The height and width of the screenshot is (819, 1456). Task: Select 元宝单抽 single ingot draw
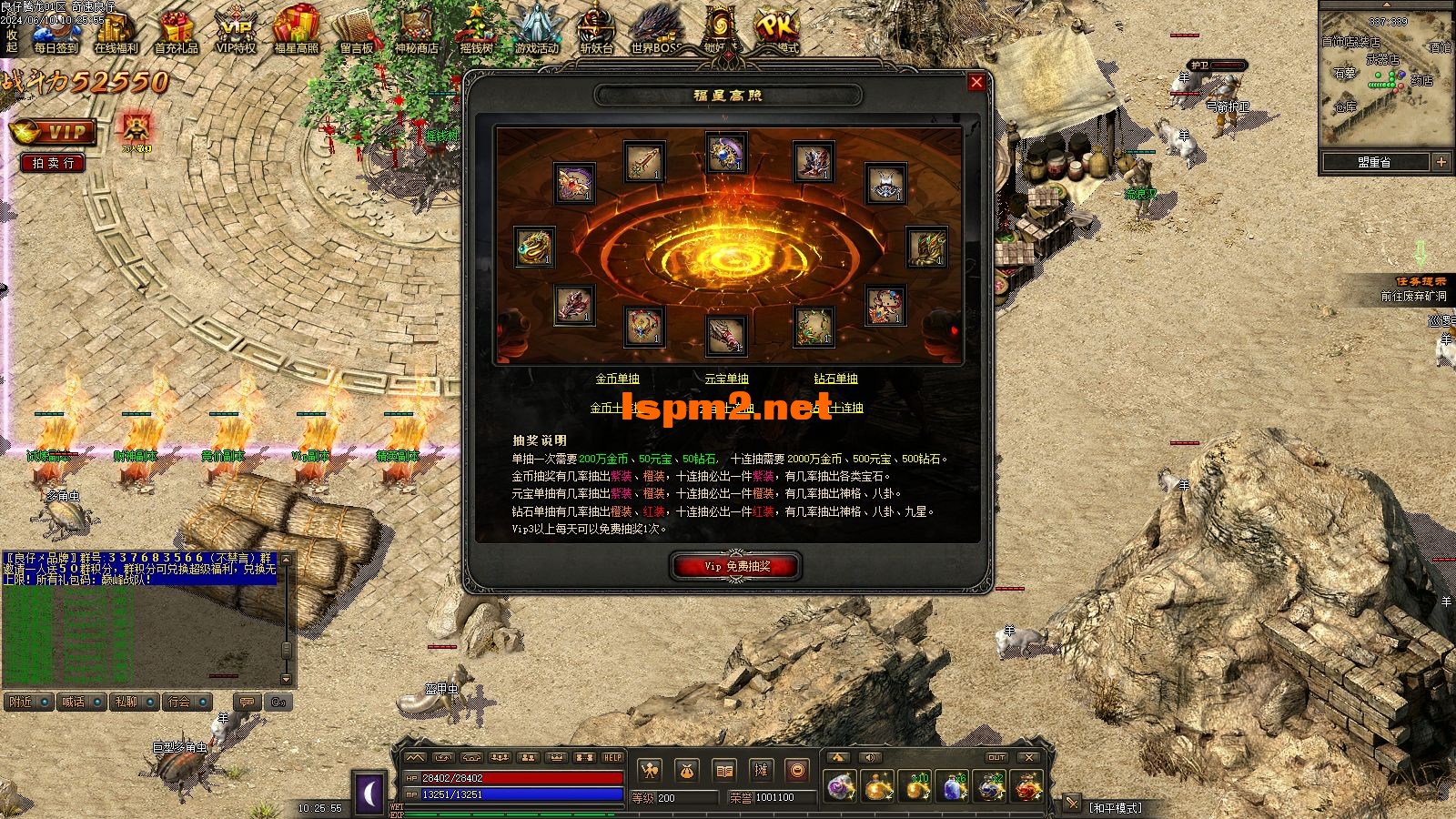pyautogui.click(x=726, y=379)
